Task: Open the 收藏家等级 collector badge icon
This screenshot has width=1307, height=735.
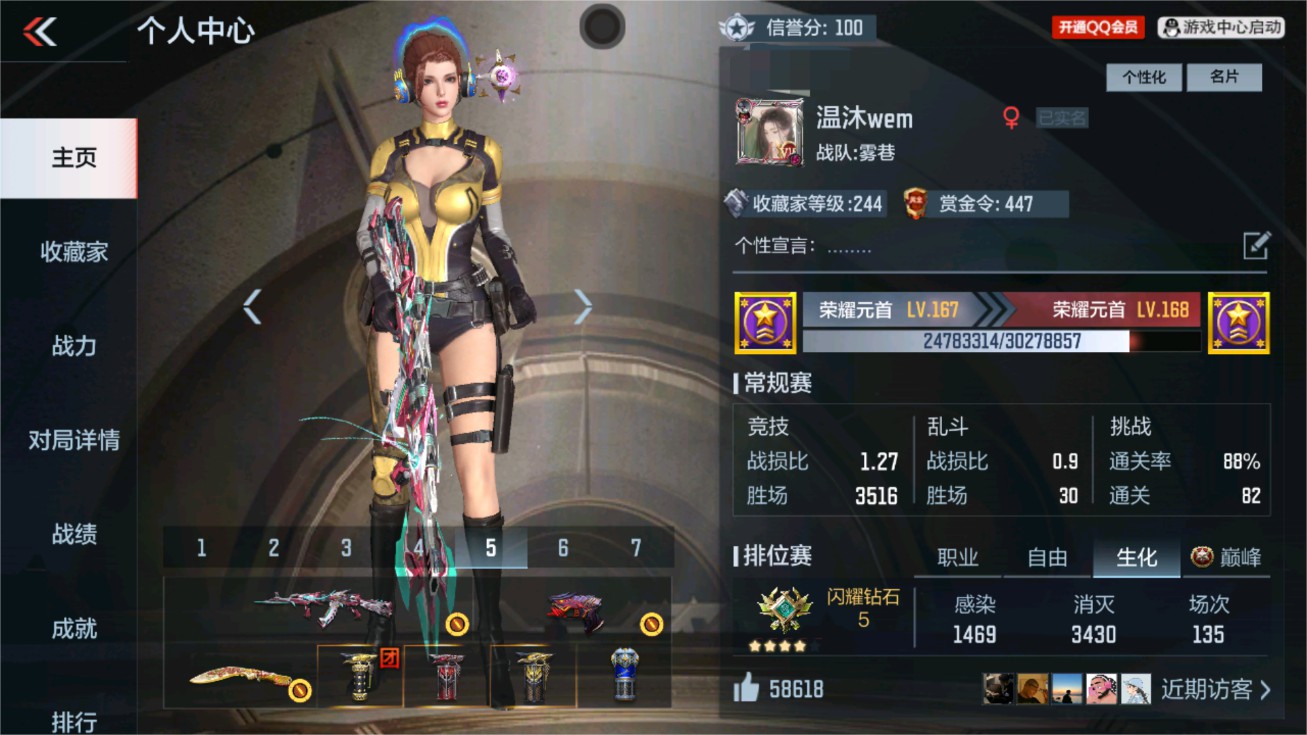Action: pos(734,204)
